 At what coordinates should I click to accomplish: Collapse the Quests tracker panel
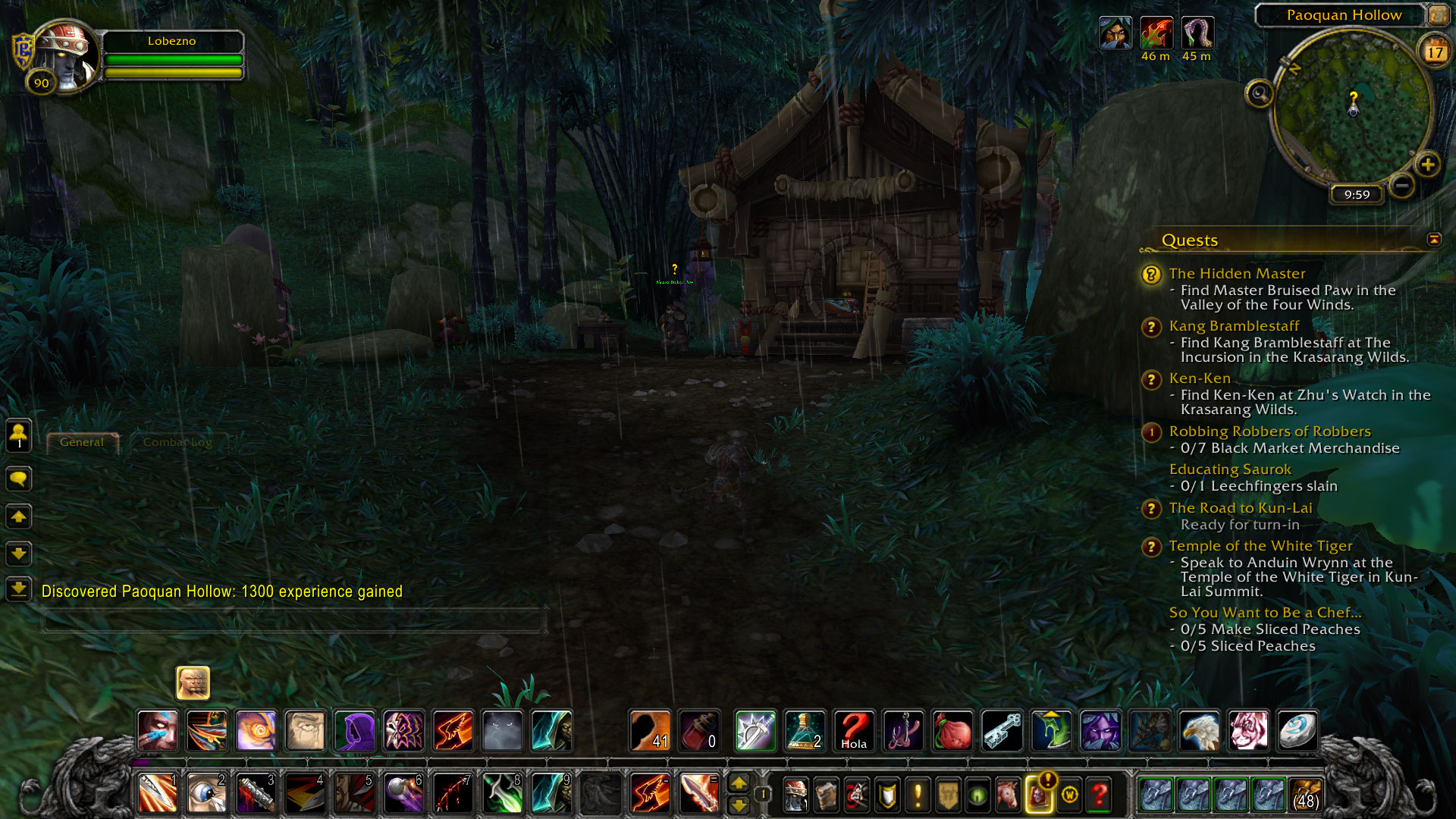click(x=1434, y=240)
